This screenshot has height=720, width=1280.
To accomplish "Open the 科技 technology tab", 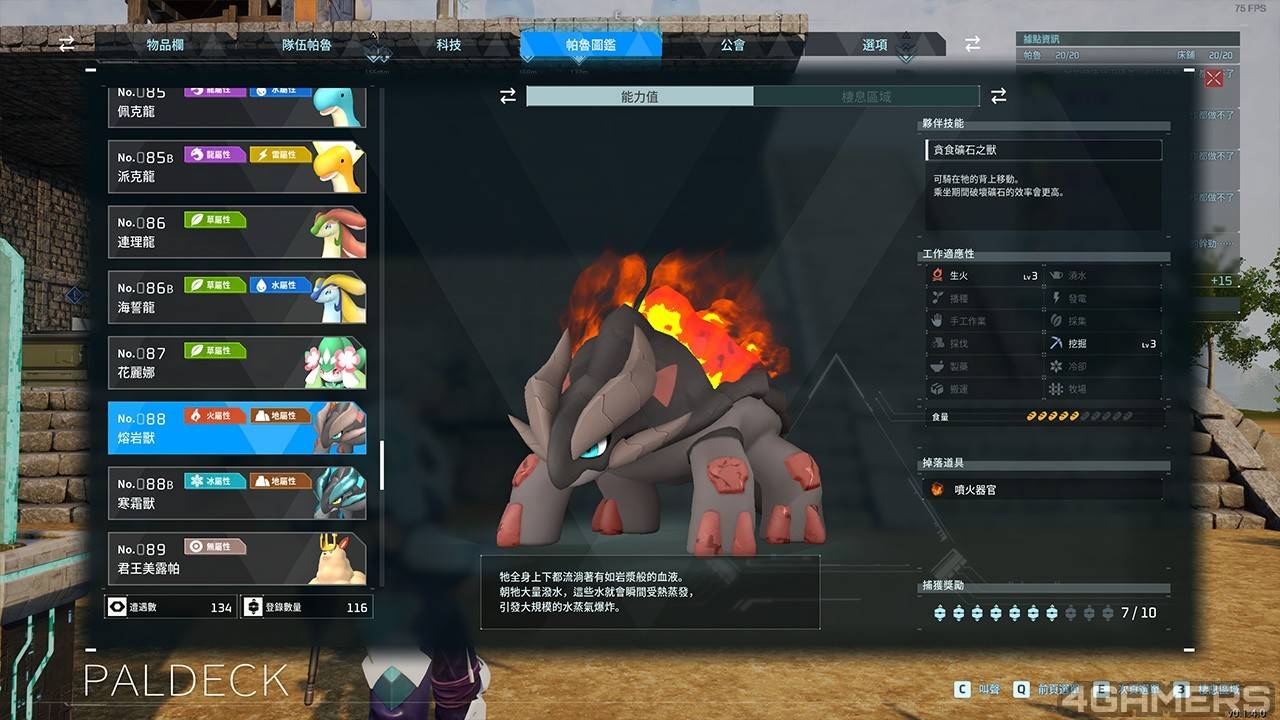I will coord(449,45).
